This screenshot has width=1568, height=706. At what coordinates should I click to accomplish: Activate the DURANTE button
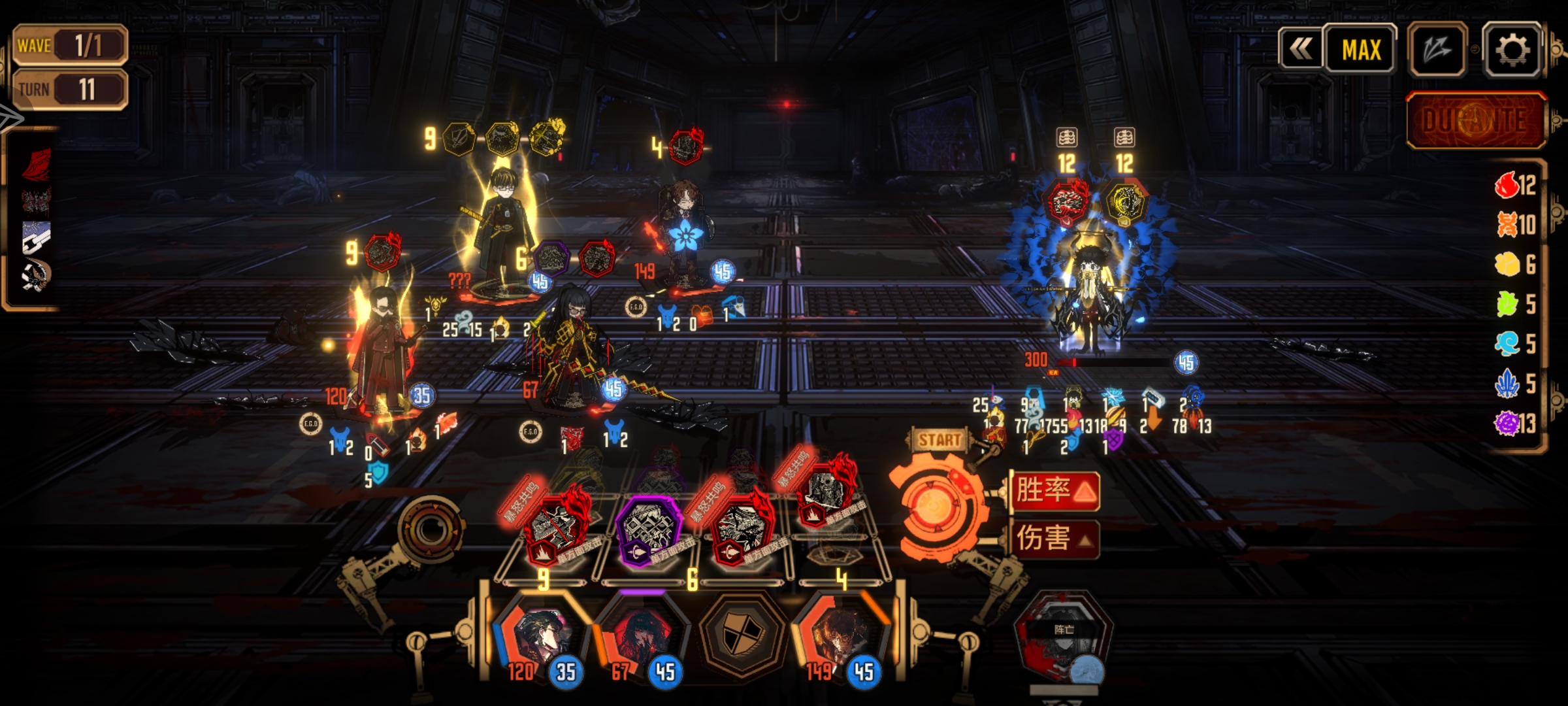point(1476,121)
